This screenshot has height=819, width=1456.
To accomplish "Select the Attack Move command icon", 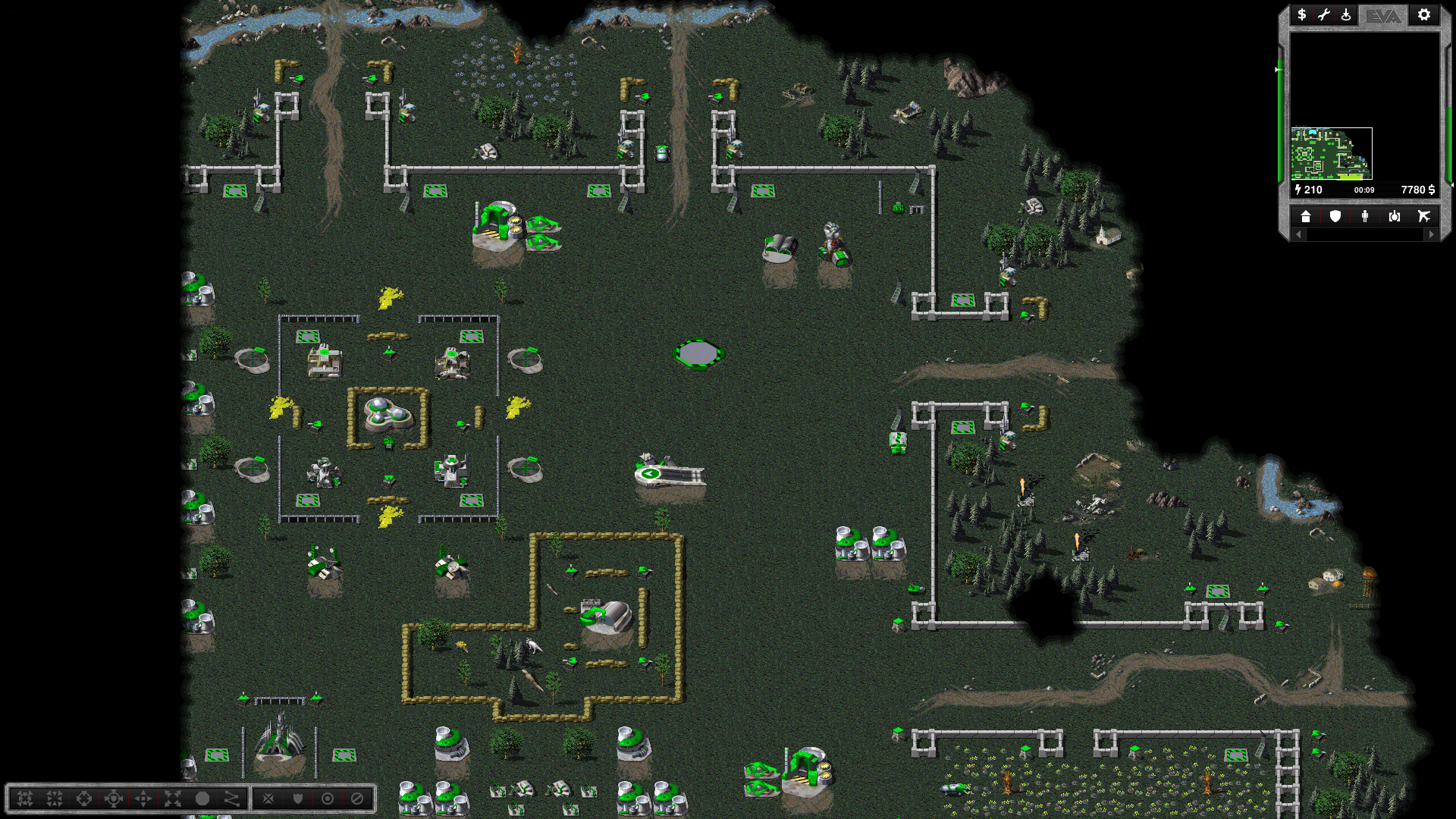I will [x=25, y=799].
